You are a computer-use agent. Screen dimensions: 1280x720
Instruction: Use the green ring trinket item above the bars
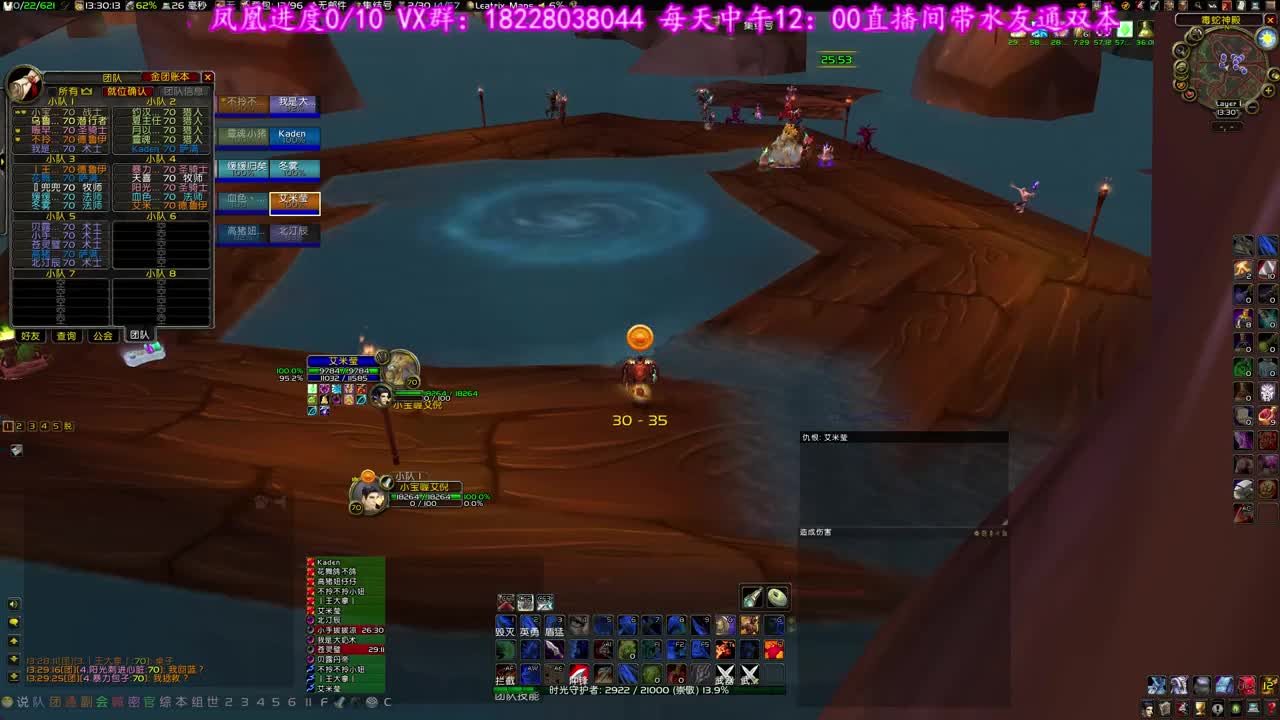(x=777, y=597)
